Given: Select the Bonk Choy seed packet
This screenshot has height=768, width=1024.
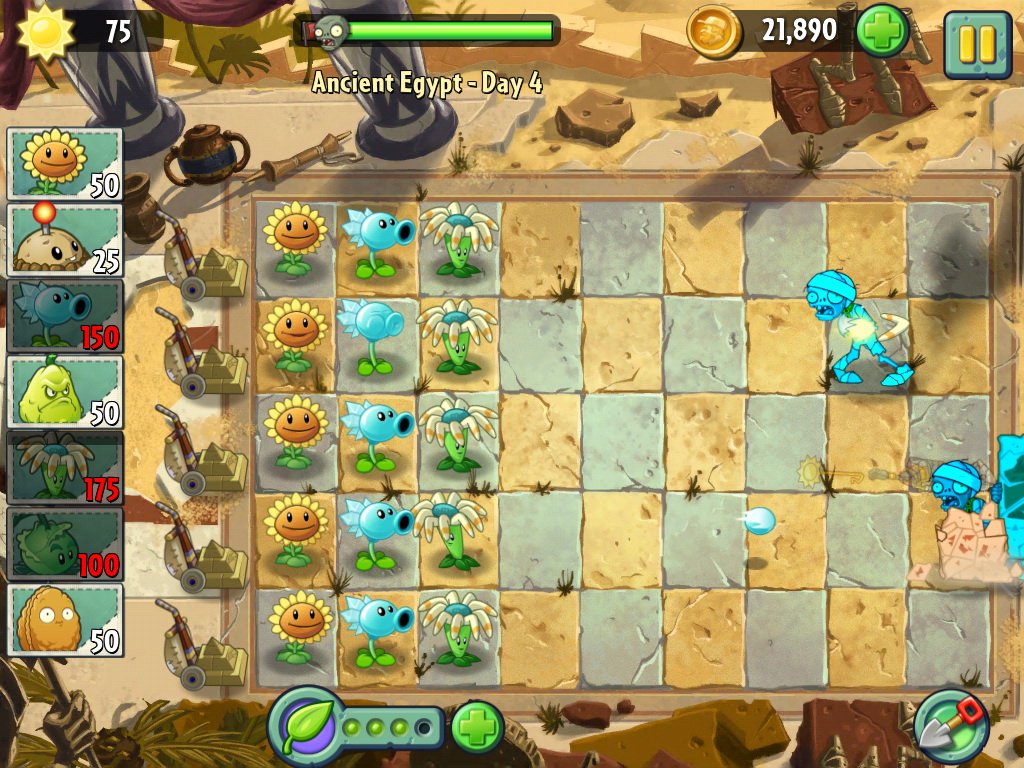Looking at the screenshot, I should 65,544.
